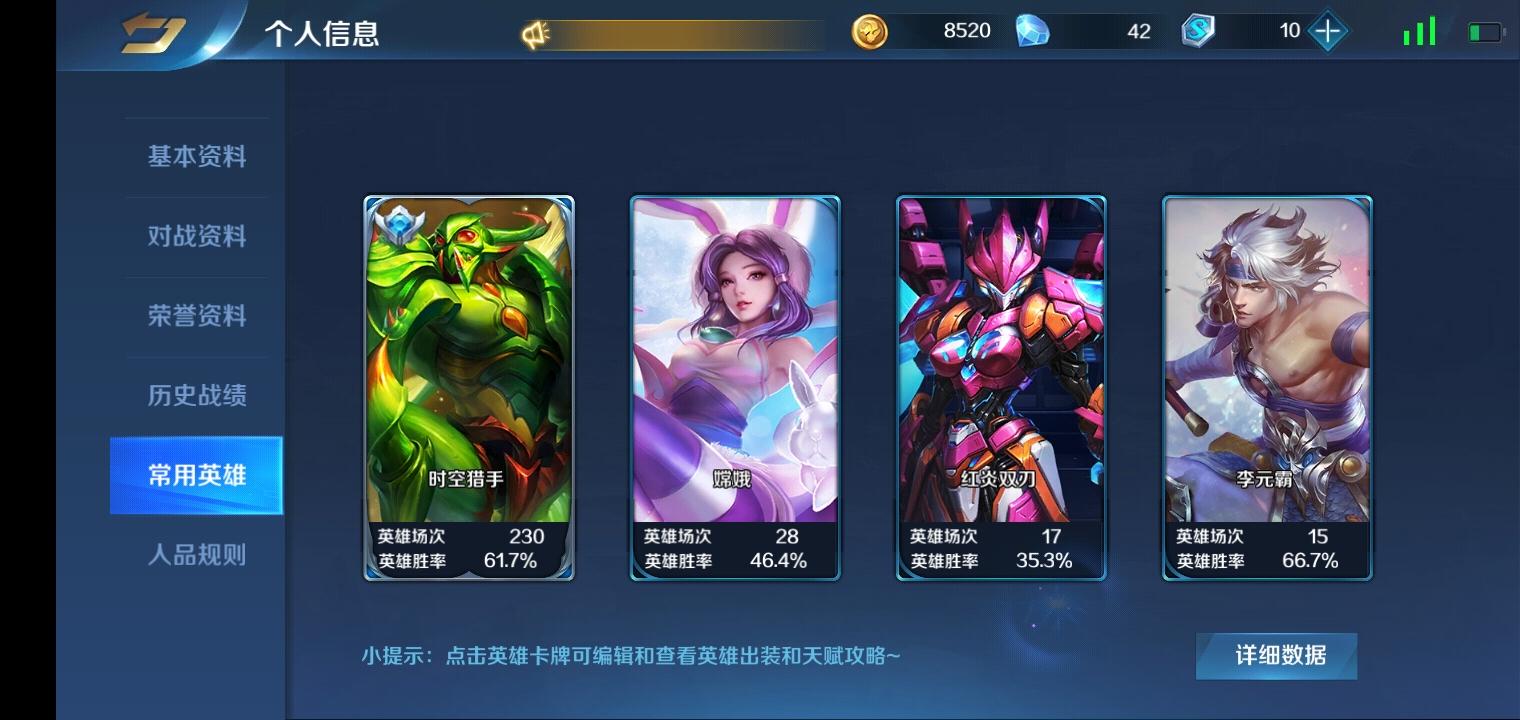Open the 人品规则 section

pyautogui.click(x=196, y=556)
